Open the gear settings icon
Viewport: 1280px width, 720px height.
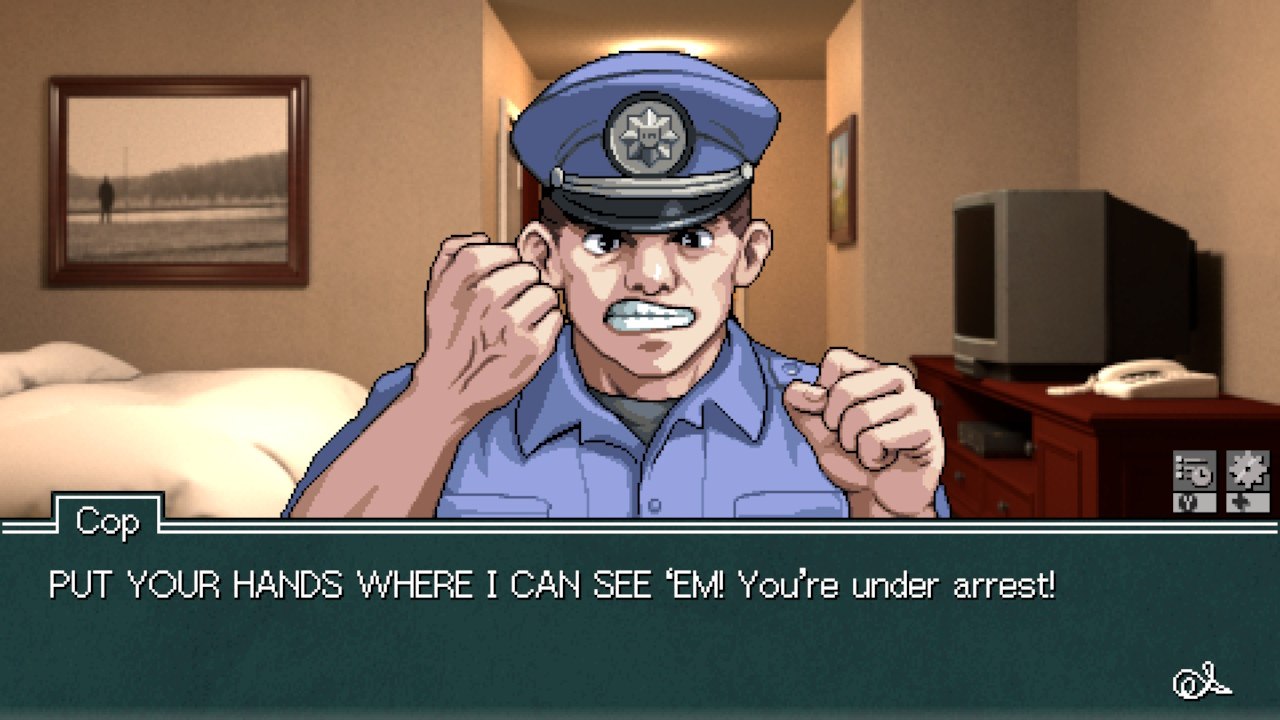coord(1248,470)
